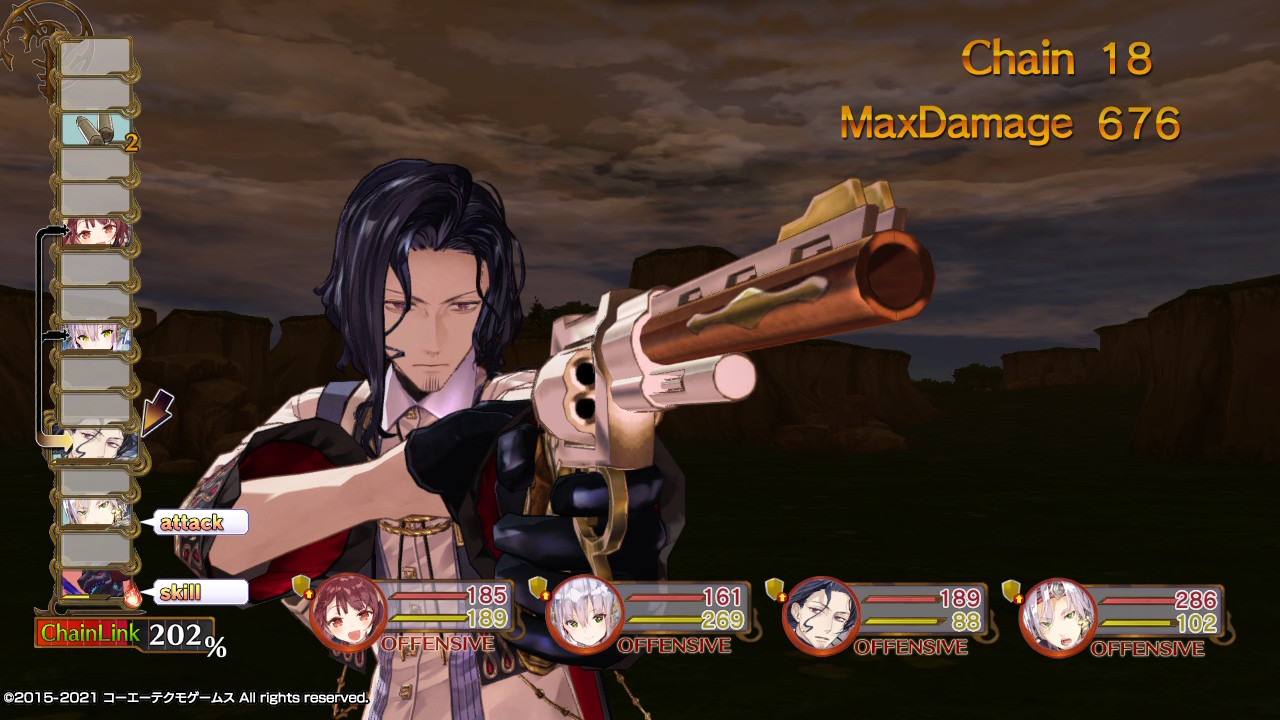Select the yellow-eyed girl's turn in the timeline
Viewport: 1280px width, 720px height.
(x=96, y=337)
